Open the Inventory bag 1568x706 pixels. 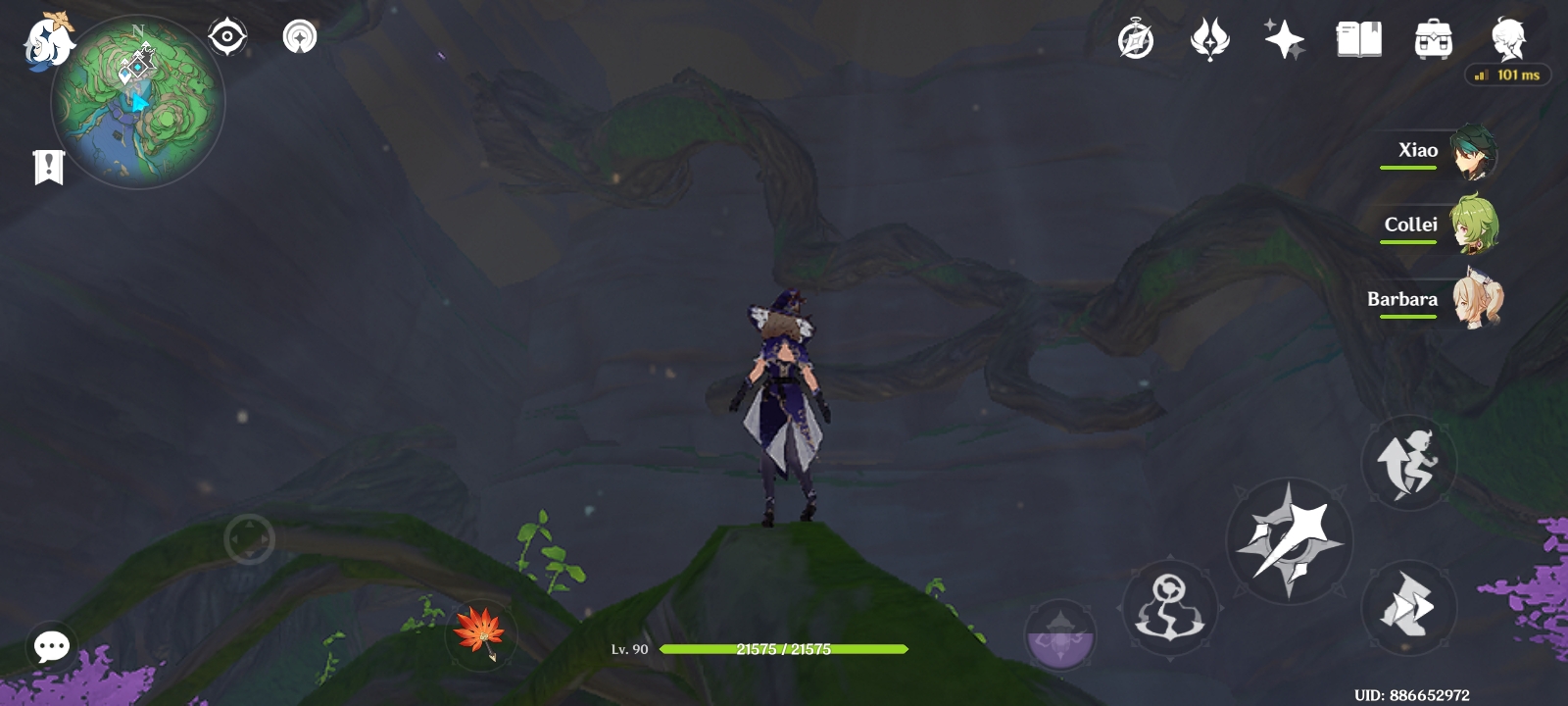point(1432,39)
